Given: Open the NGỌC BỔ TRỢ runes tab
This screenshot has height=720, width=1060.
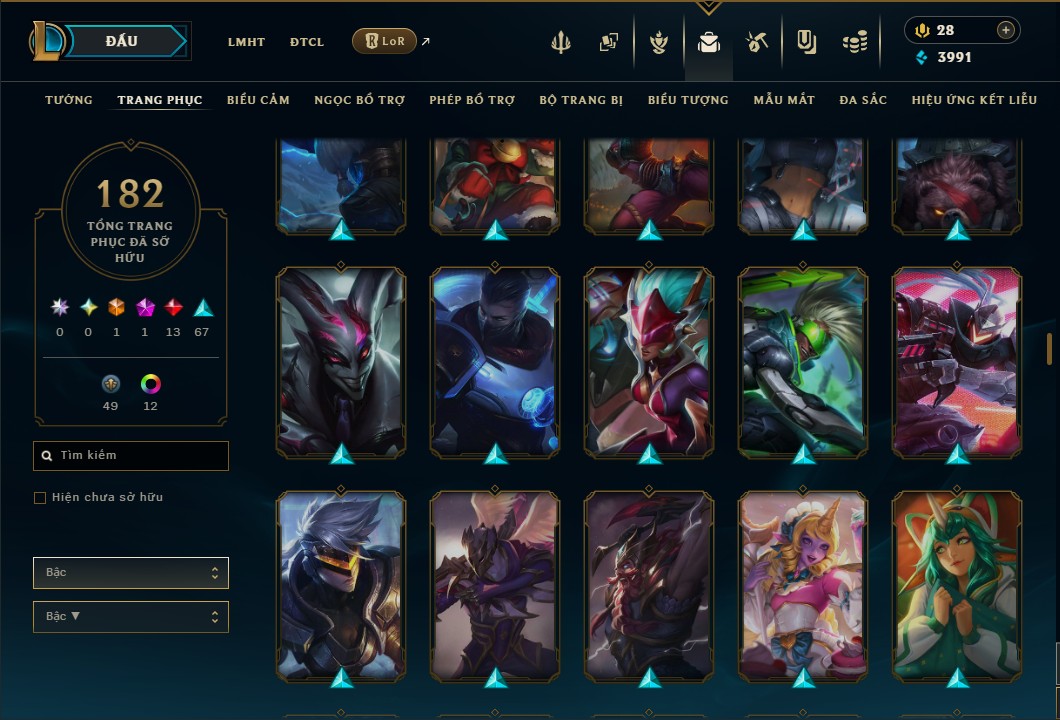Looking at the screenshot, I should tap(359, 100).
